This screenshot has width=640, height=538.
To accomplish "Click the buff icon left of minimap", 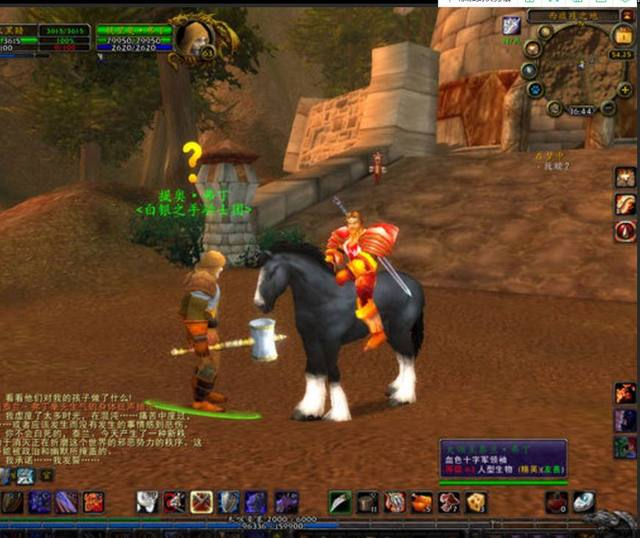I will [511, 25].
